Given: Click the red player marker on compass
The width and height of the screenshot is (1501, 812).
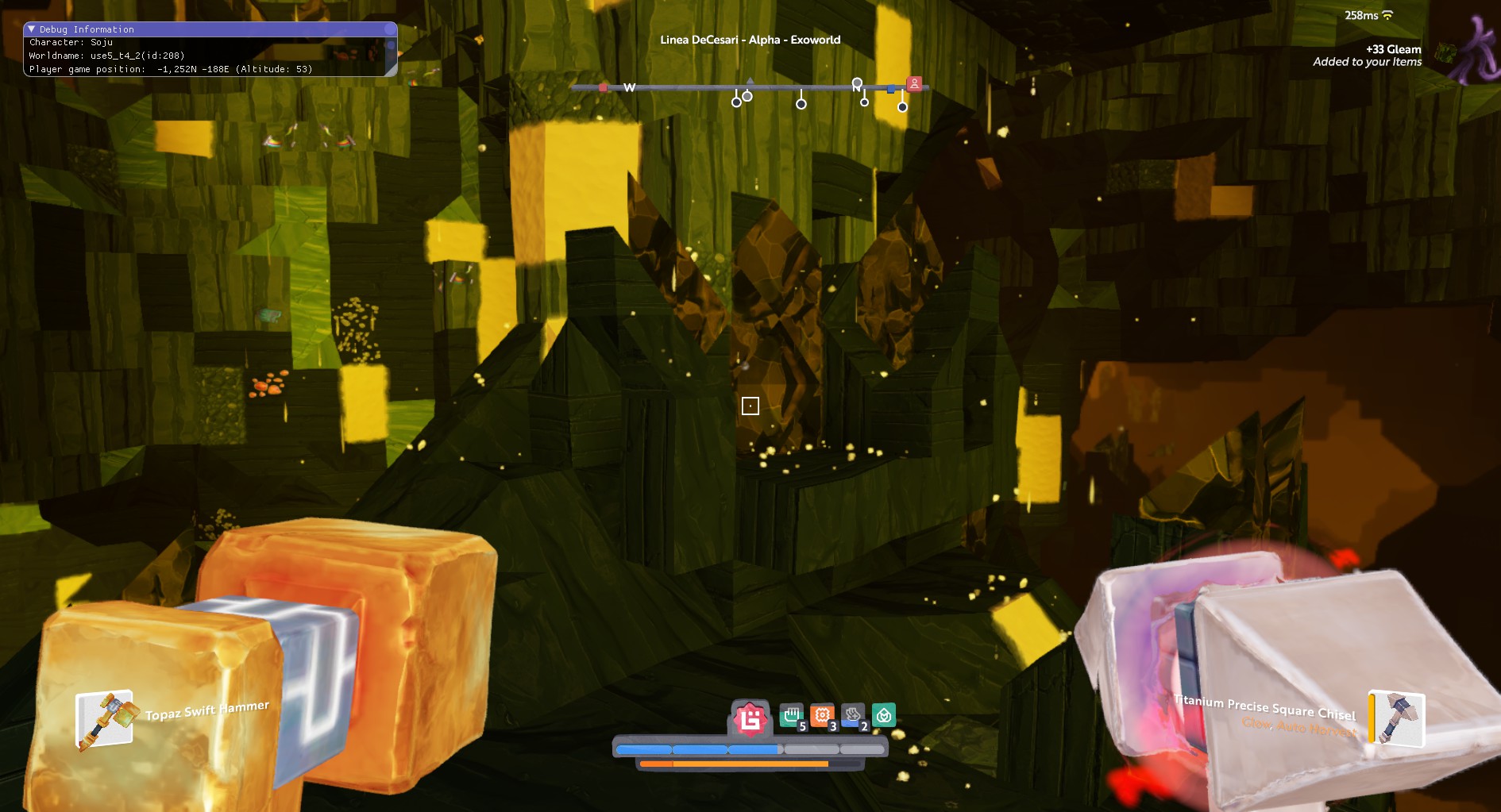Looking at the screenshot, I should [914, 83].
